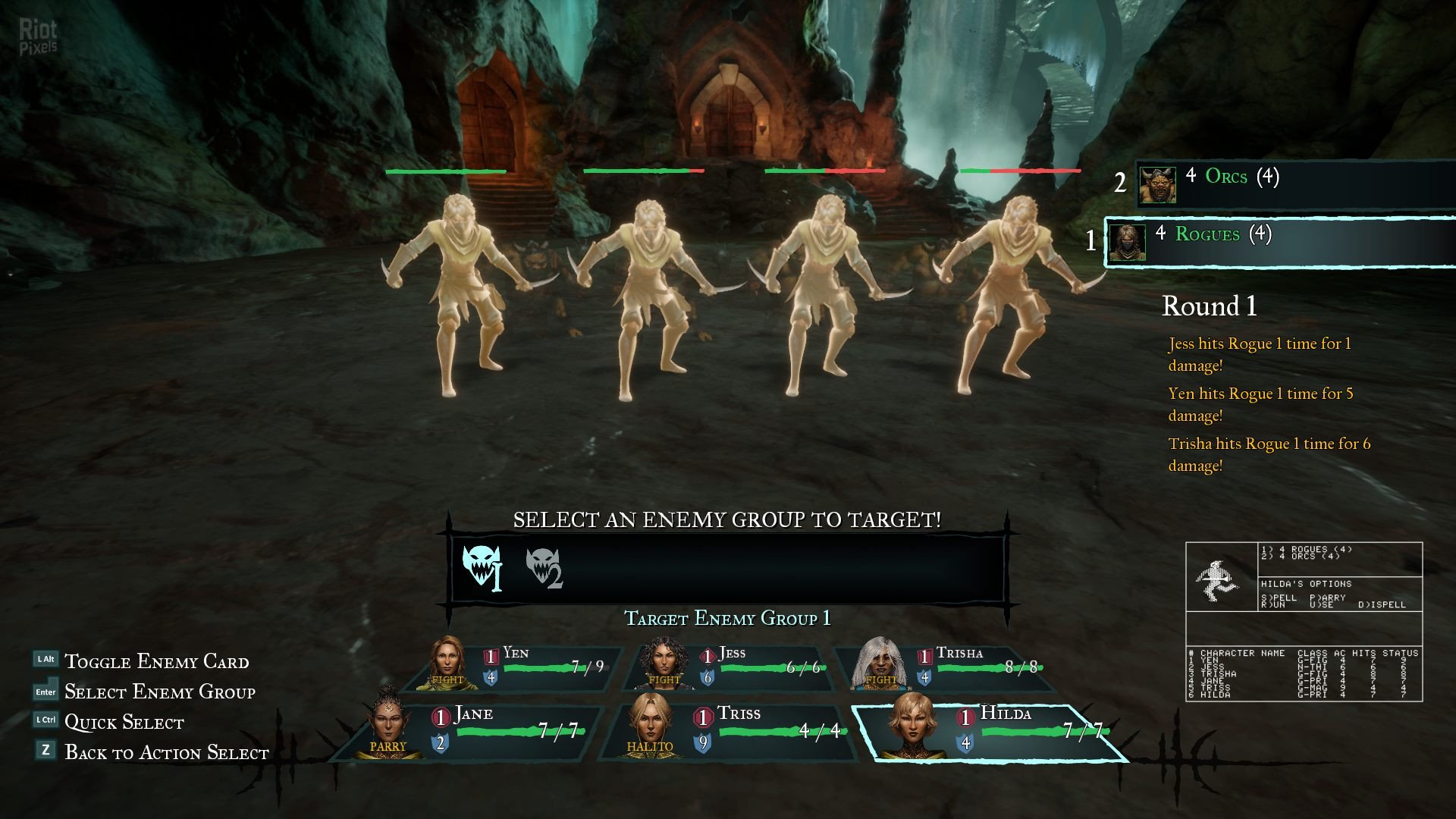The width and height of the screenshot is (1456, 819).
Task: Go Back to Action Select
Action: click(166, 752)
